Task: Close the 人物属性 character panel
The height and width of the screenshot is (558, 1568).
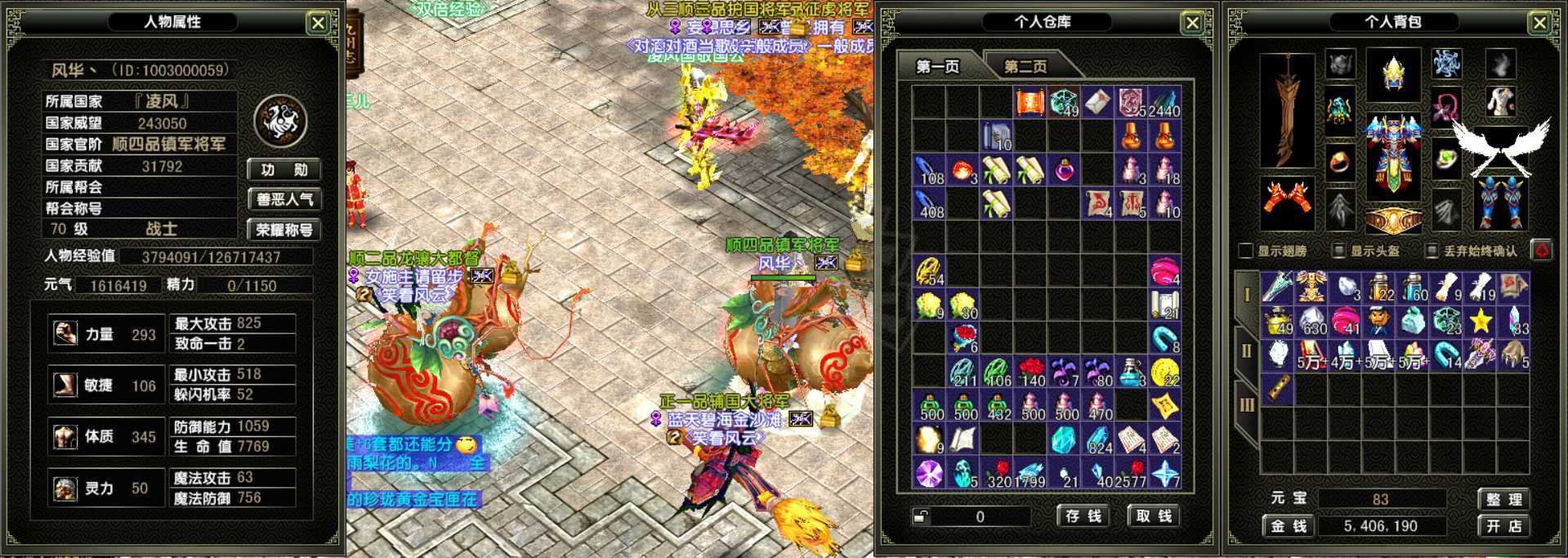Action: [x=318, y=23]
